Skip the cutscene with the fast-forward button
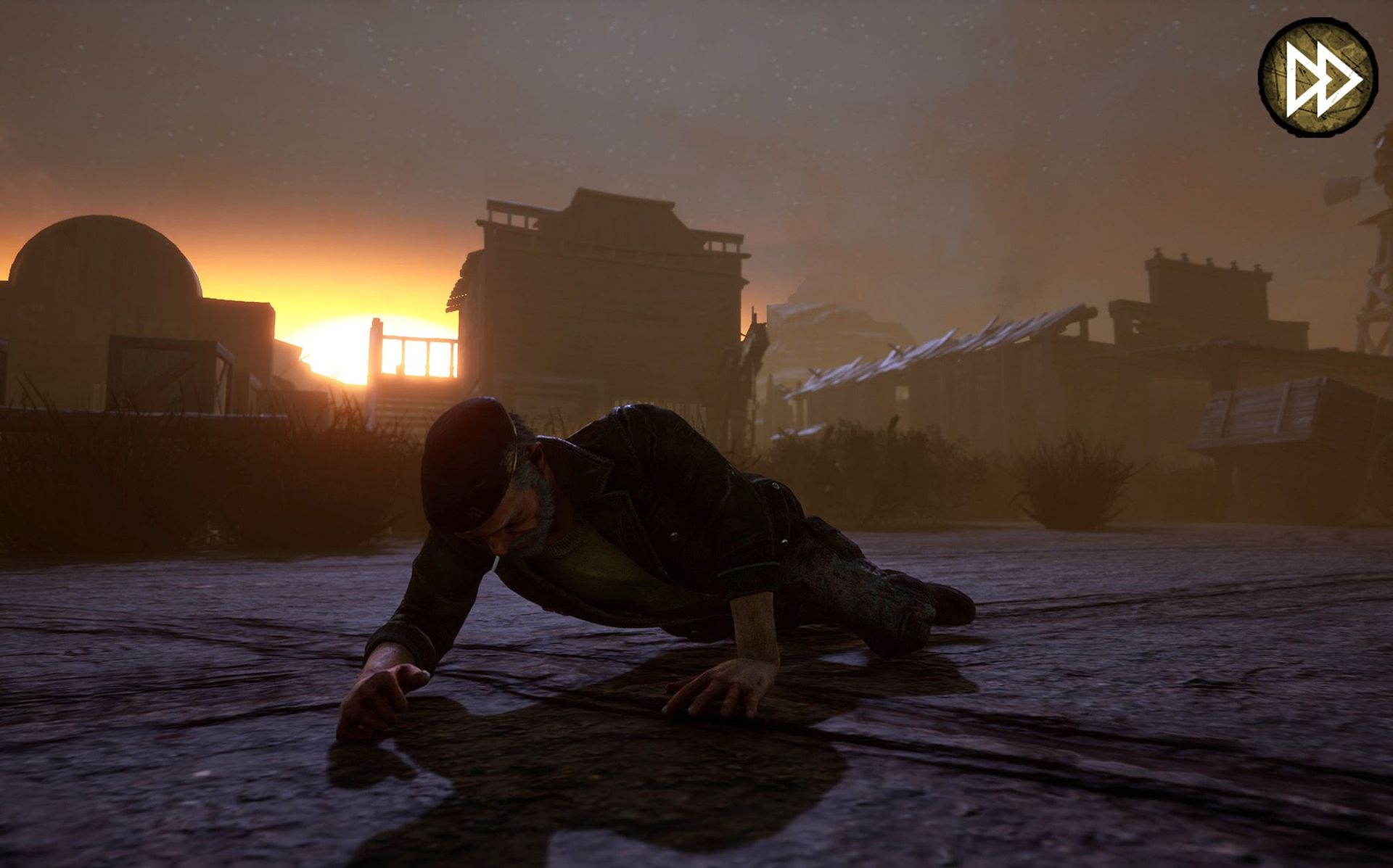Screen dimensions: 1393x868 pos(1317,77)
